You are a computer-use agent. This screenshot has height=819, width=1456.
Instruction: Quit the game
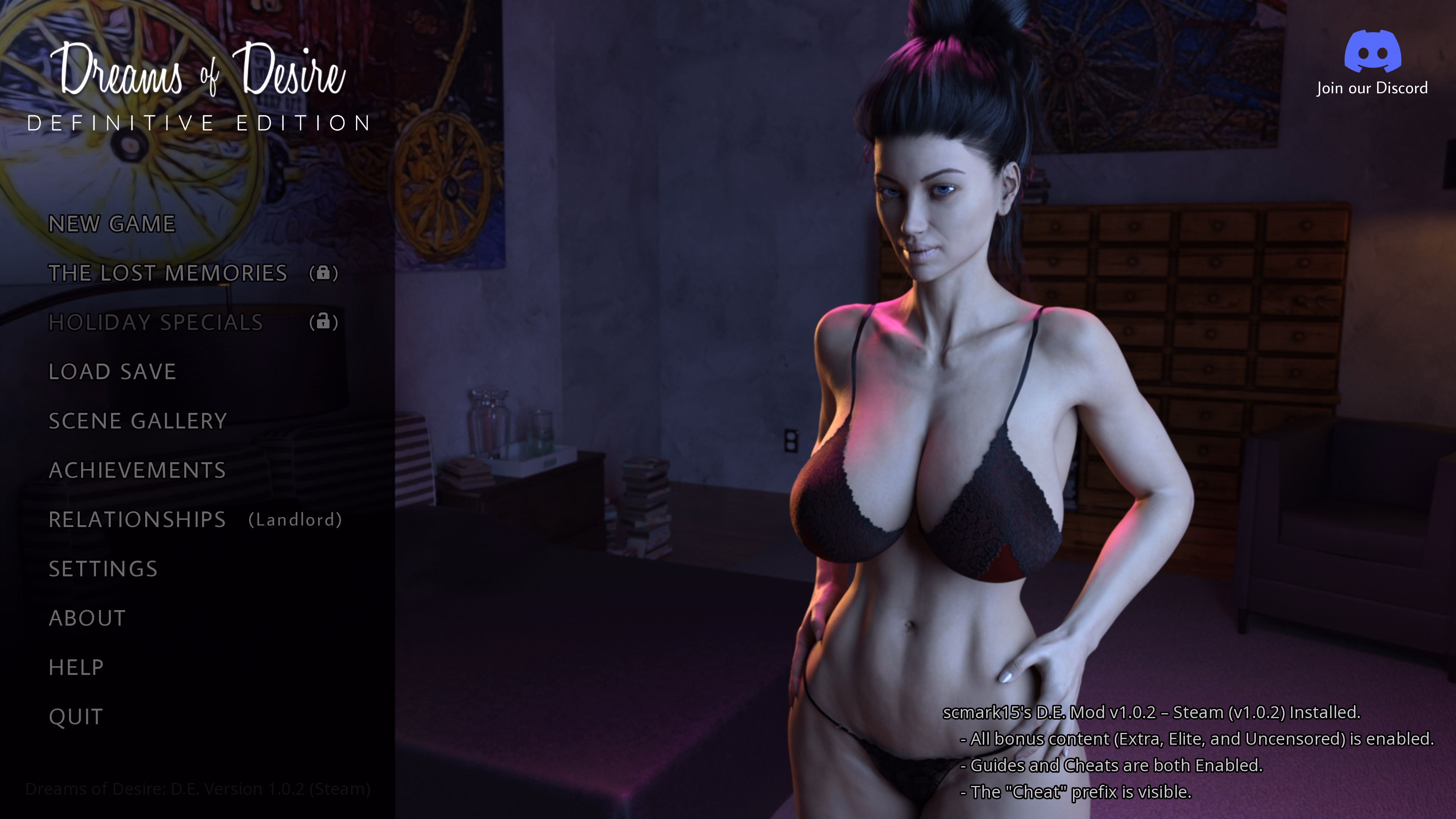(x=76, y=717)
